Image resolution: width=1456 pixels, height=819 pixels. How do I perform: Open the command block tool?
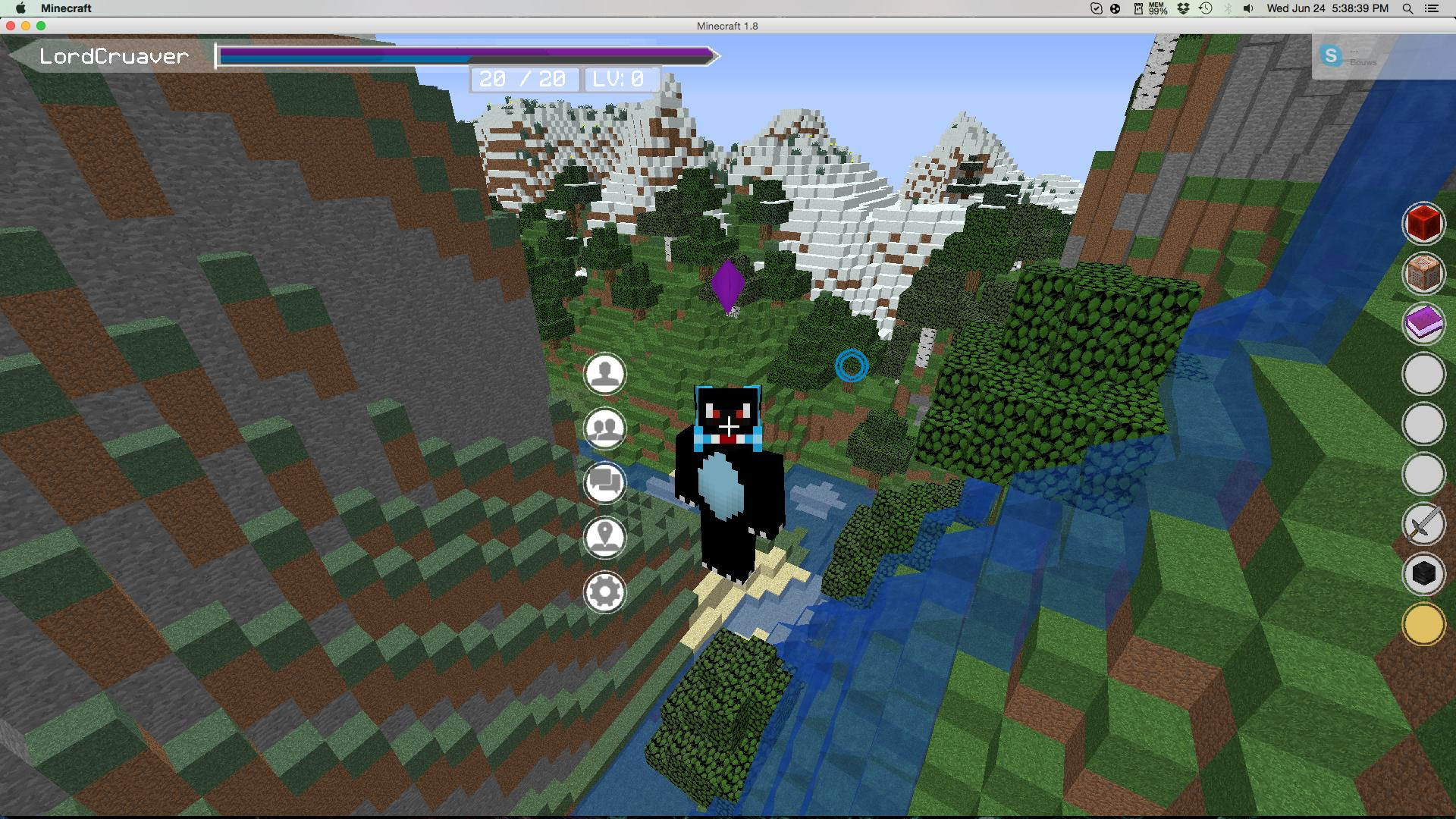tap(1424, 275)
